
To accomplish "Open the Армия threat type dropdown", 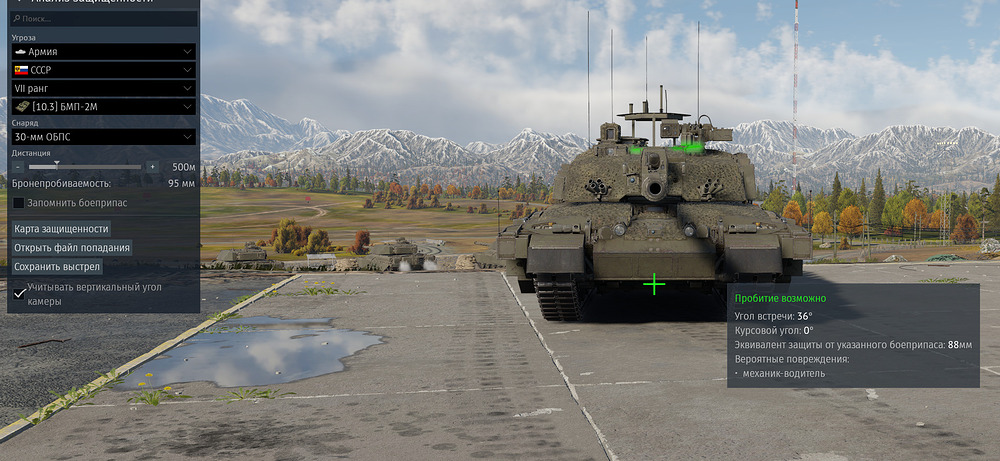I will (103, 51).
